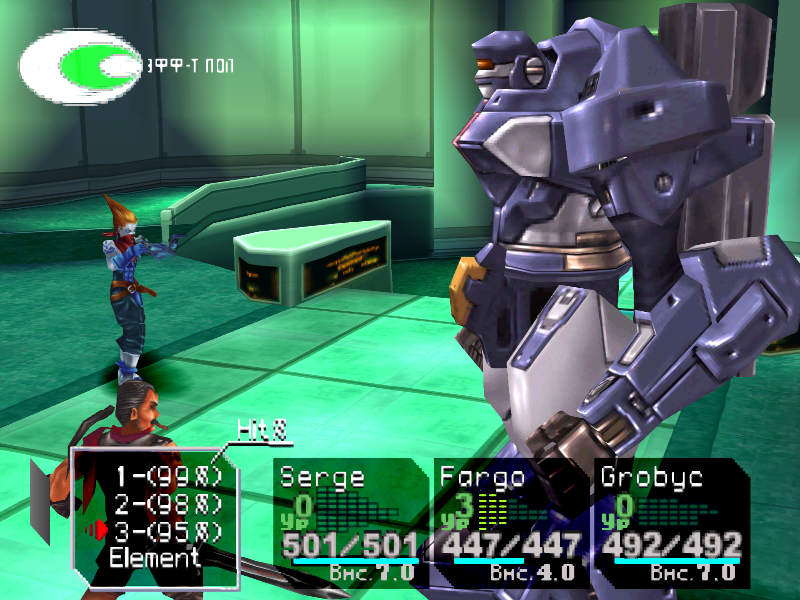Select Grobyc's party status panel

click(668, 522)
